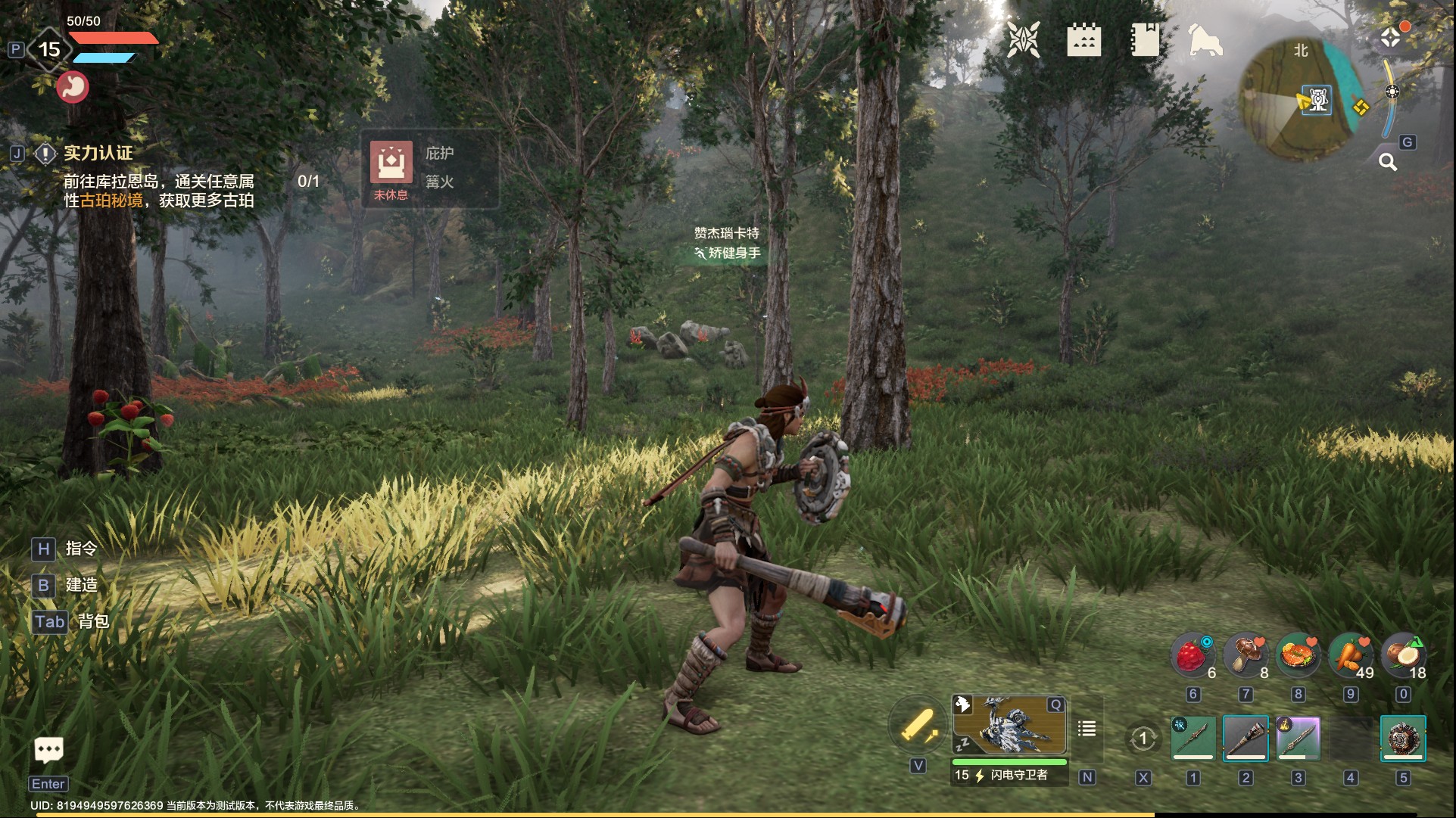Equip the spear in weapon slot one
Viewport: 1456px width, 818px height.
tap(1193, 738)
